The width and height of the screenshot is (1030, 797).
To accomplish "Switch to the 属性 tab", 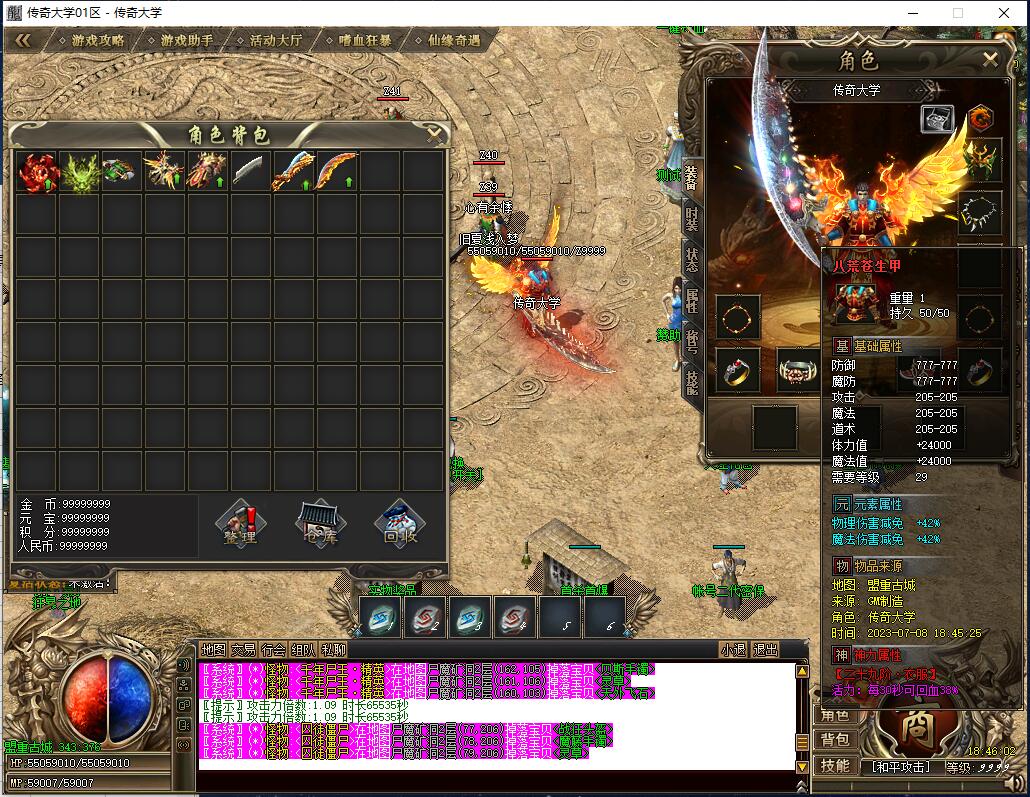I will (692, 298).
